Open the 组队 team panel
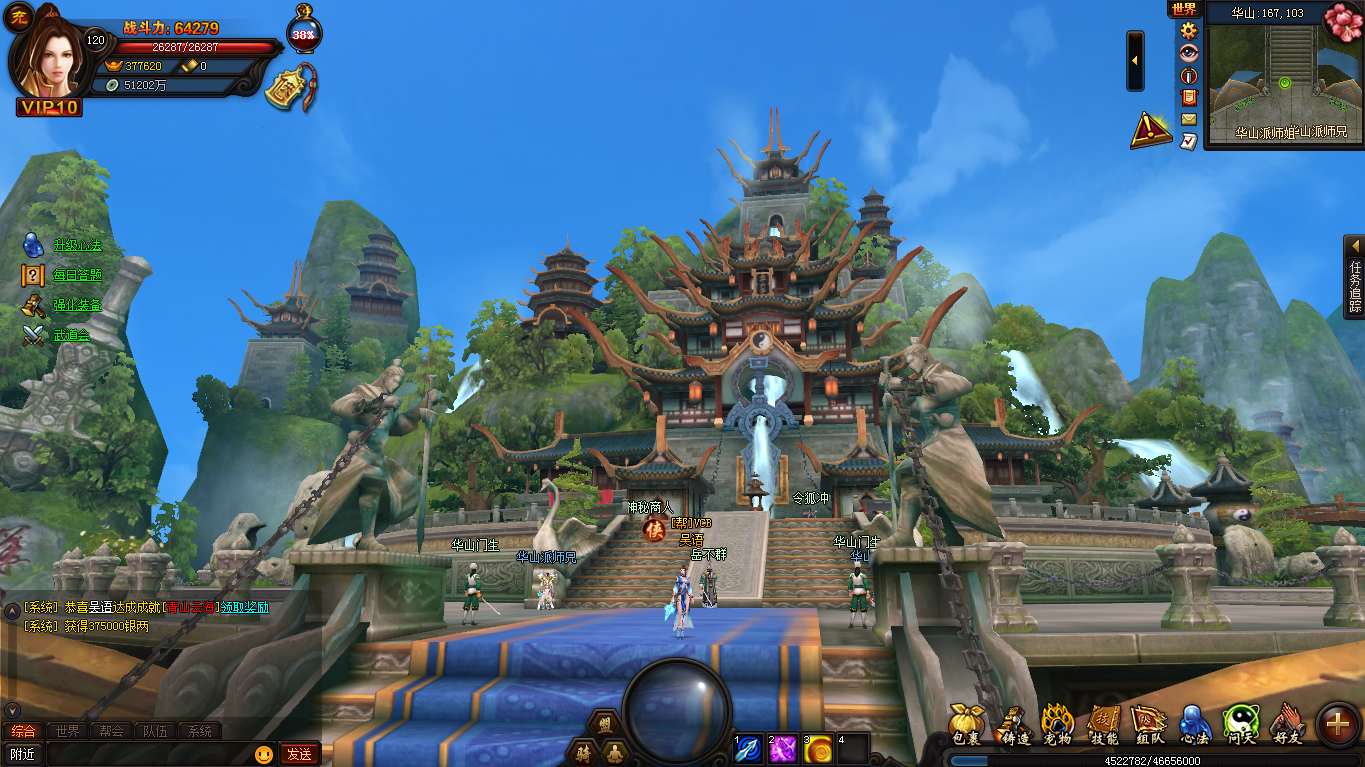Image resolution: width=1365 pixels, height=767 pixels. point(1148,723)
